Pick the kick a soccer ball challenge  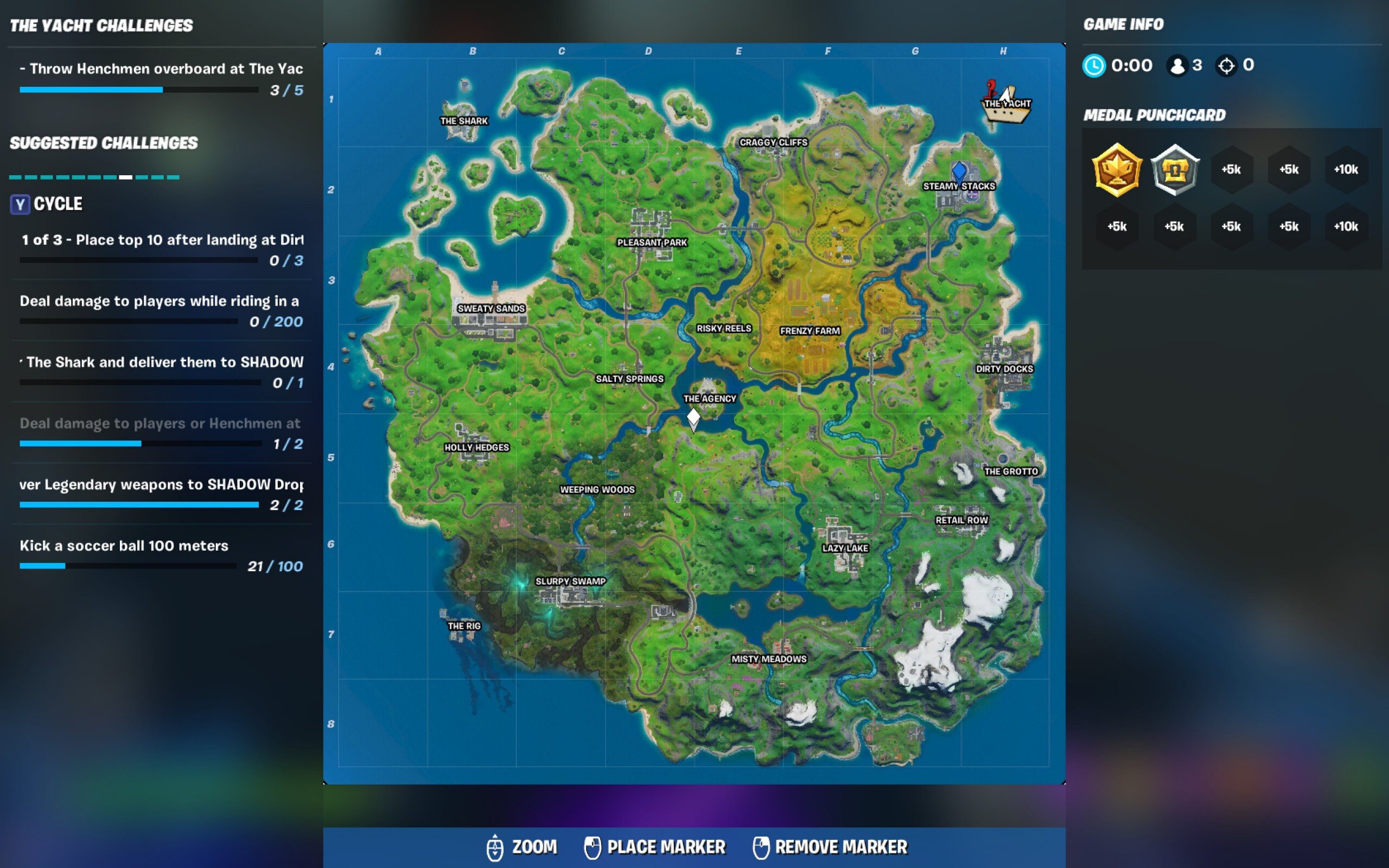(x=161, y=555)
